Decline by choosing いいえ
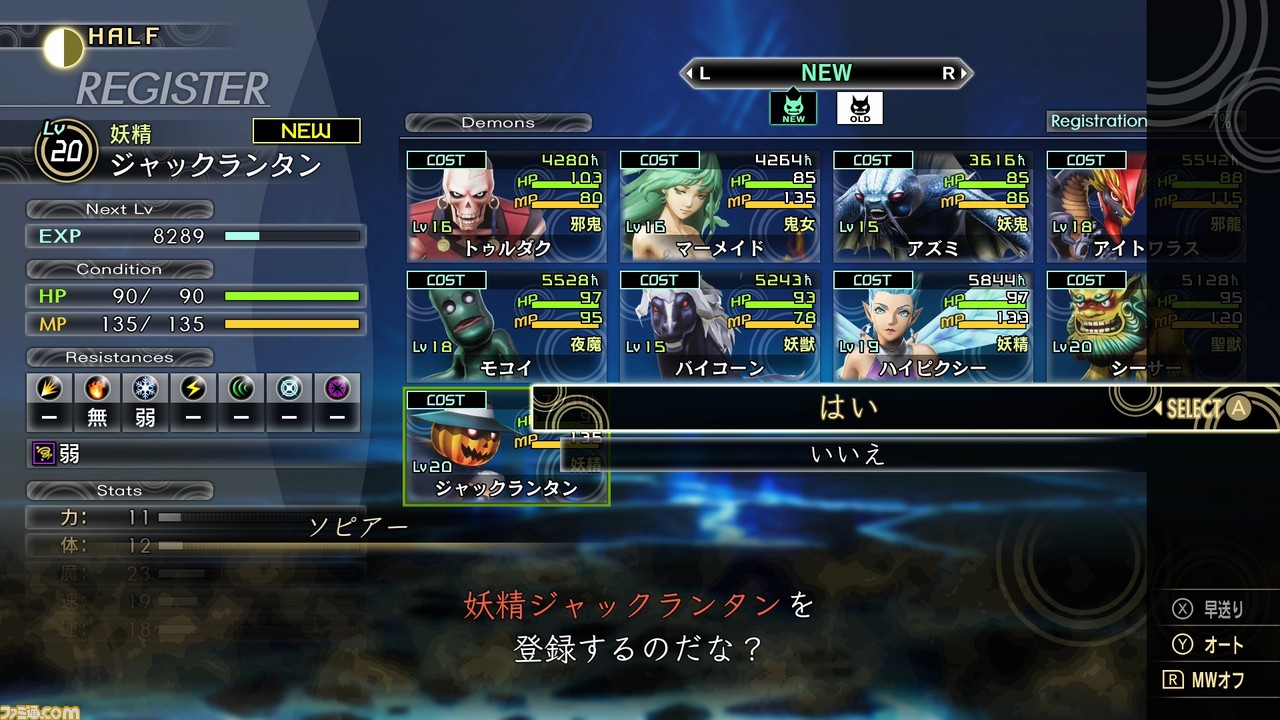 [848, 455]
